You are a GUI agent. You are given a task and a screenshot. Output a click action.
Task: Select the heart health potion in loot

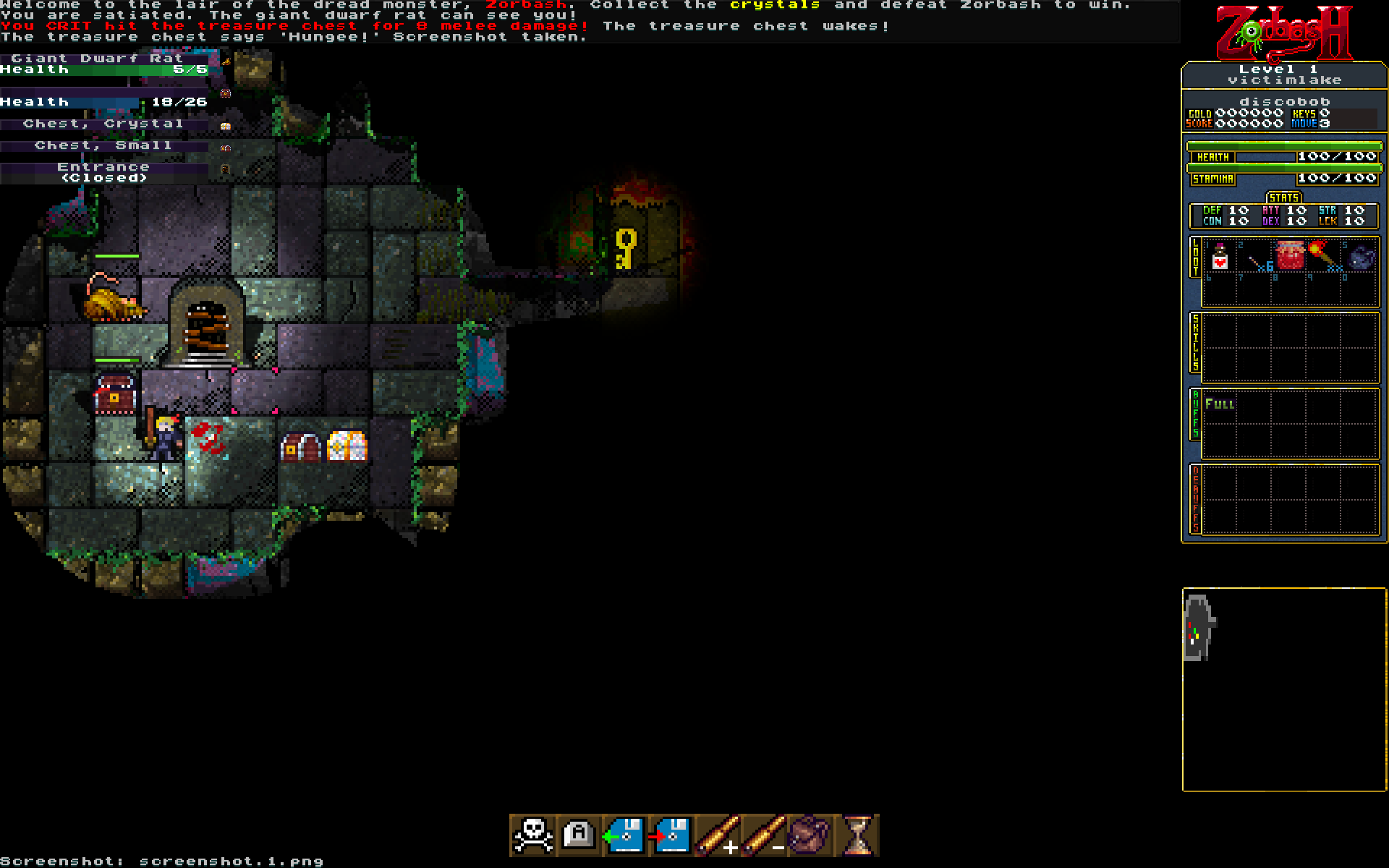1220,257
